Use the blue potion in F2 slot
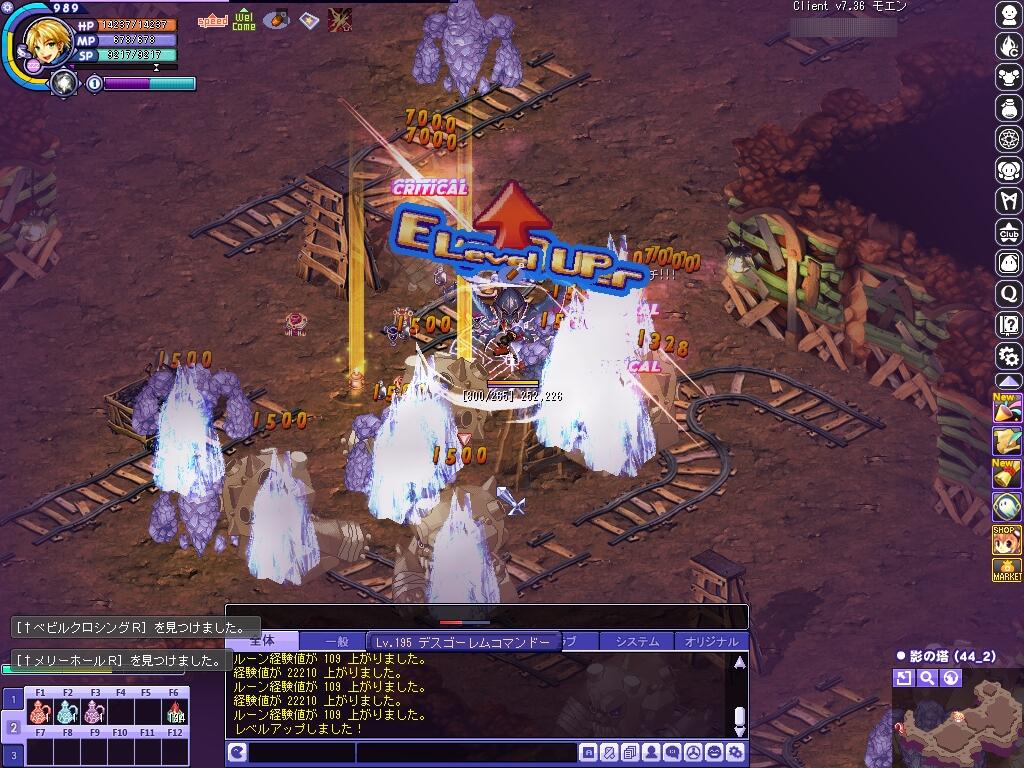1024x768 pixels. (x=67, y=712)
